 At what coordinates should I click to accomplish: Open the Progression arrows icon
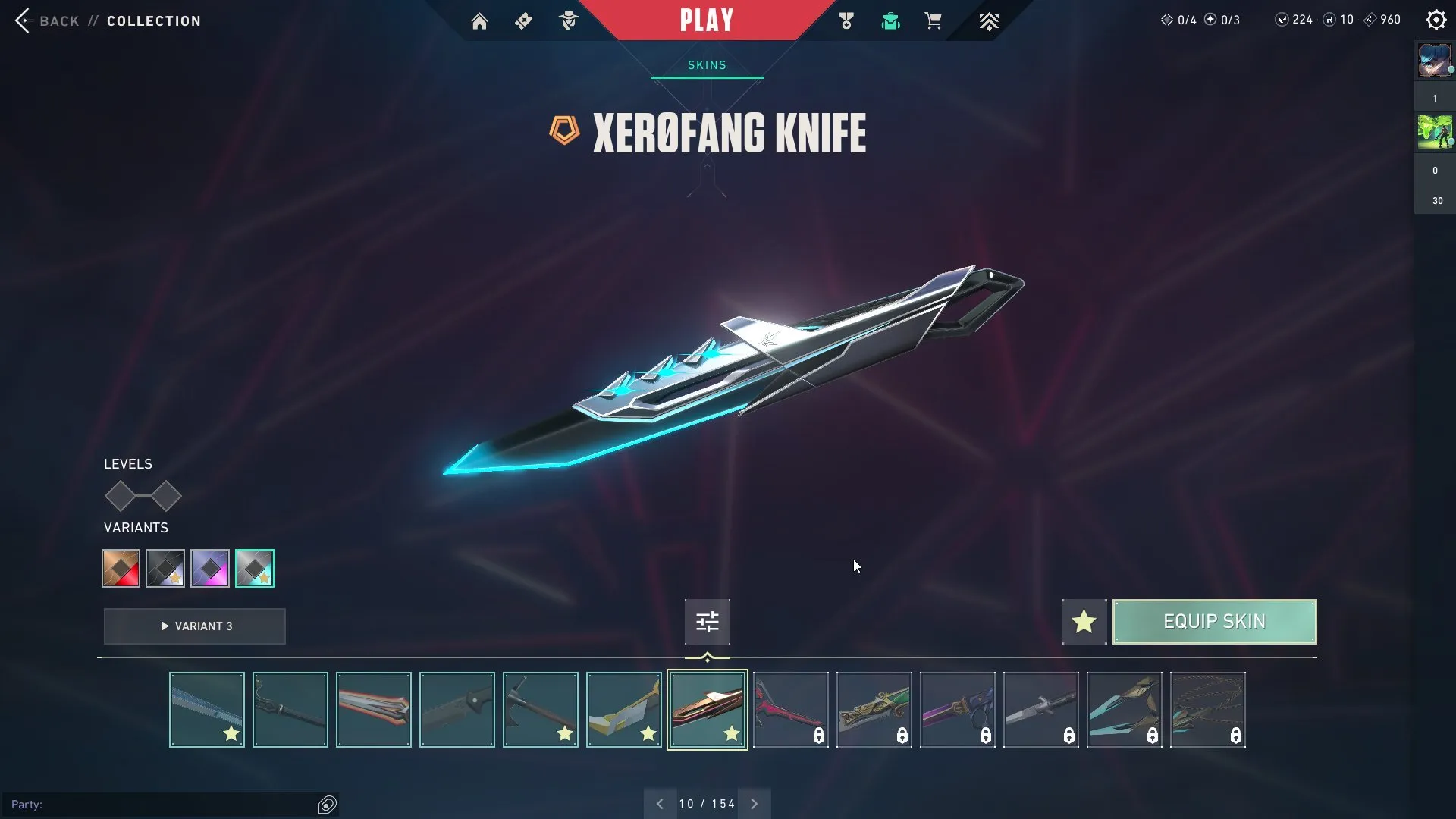click(x=989, y=20)
